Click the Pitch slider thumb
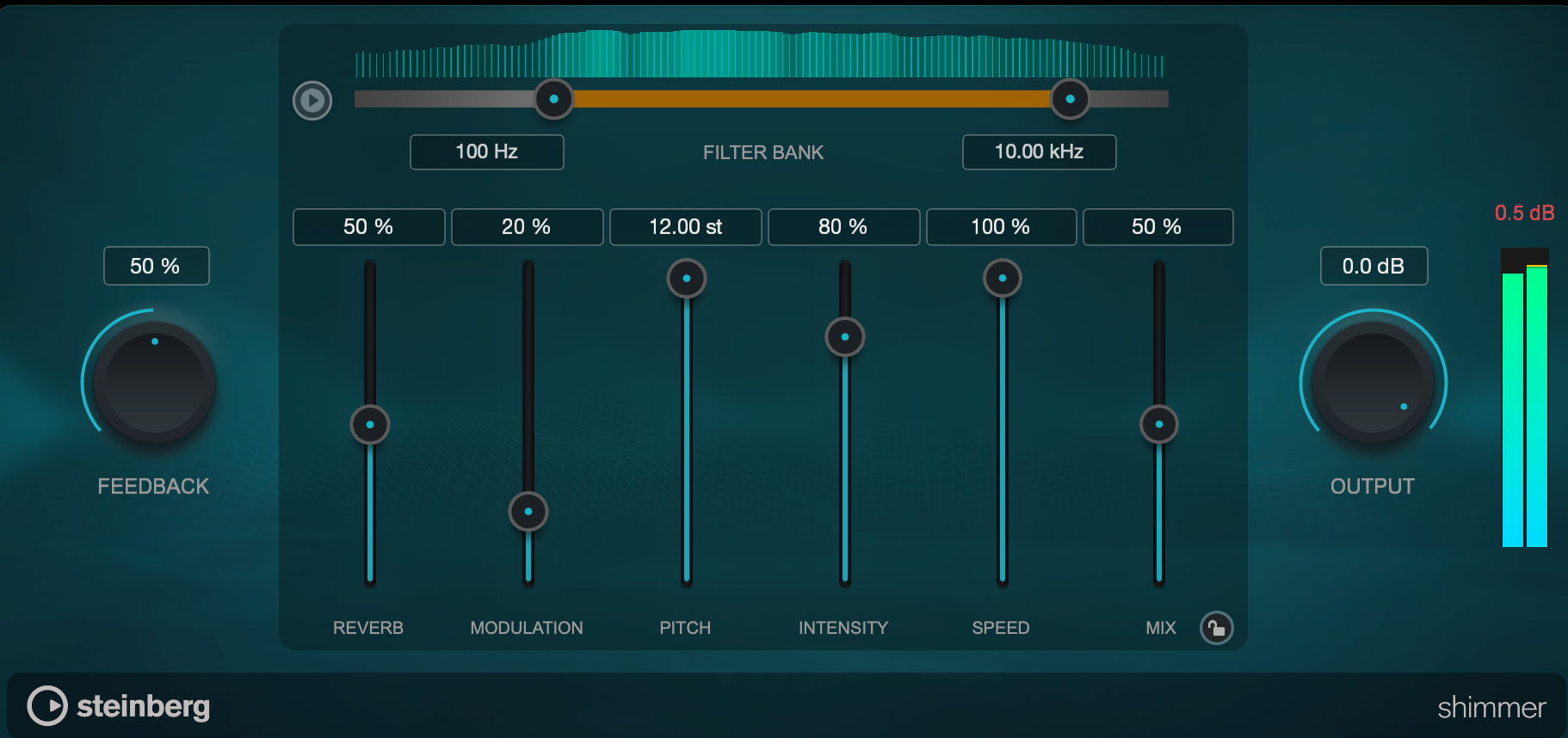The image size is (1568, 738). point(686,279)
